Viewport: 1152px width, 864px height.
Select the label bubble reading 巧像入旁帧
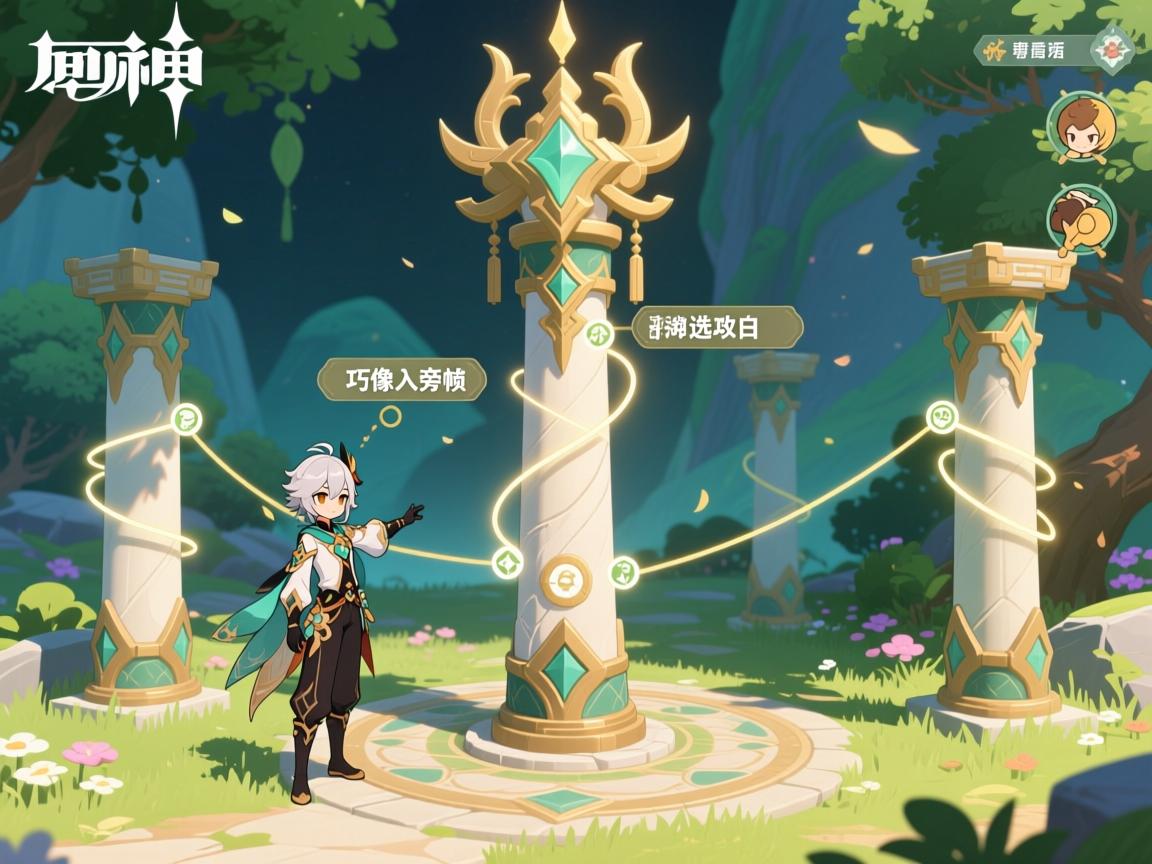point(402,380)
